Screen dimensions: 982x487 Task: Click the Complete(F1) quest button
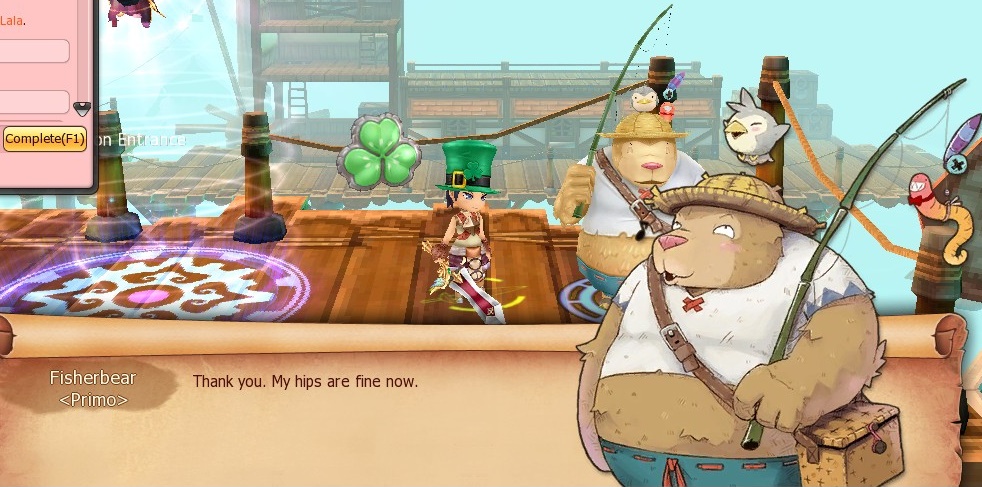44,139
